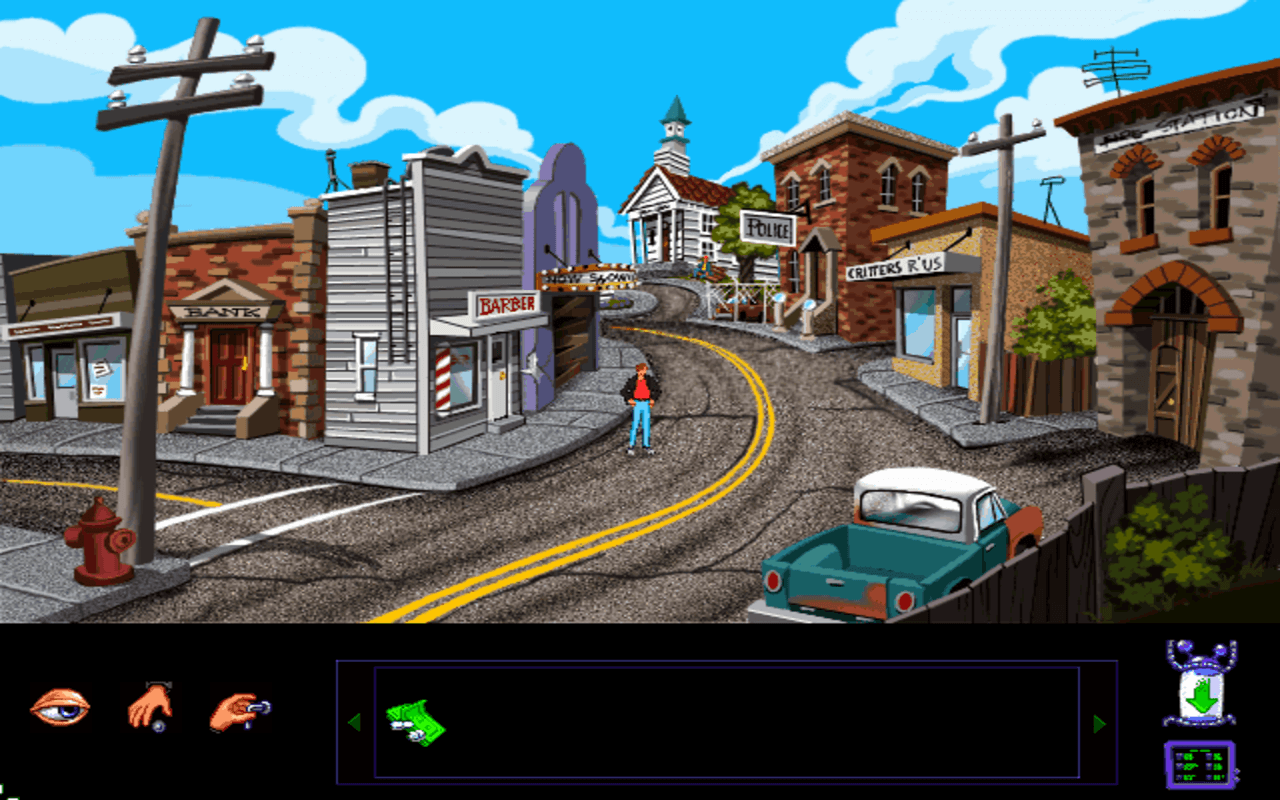The height and width of the screenshot is (800, 1280).
Task: Click the POLICE station sign
Action: tap(768, 229)
